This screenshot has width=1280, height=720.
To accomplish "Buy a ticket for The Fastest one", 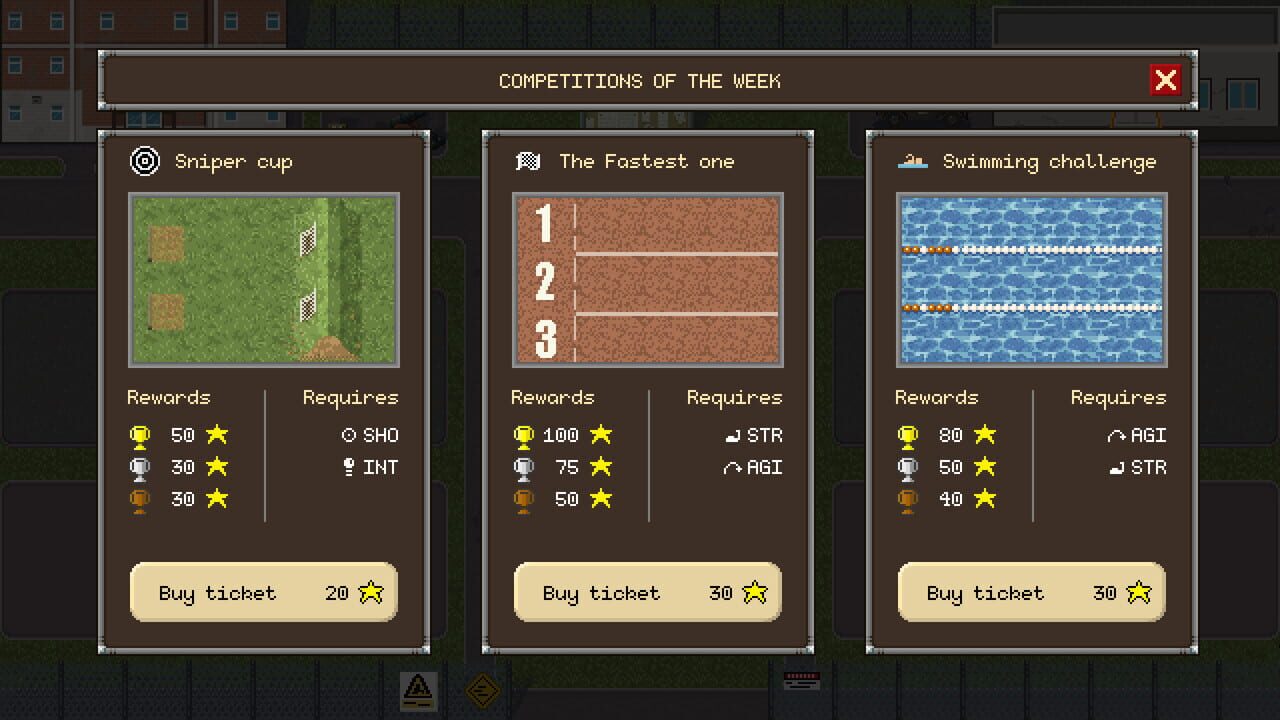I will [x=647, y=592].
